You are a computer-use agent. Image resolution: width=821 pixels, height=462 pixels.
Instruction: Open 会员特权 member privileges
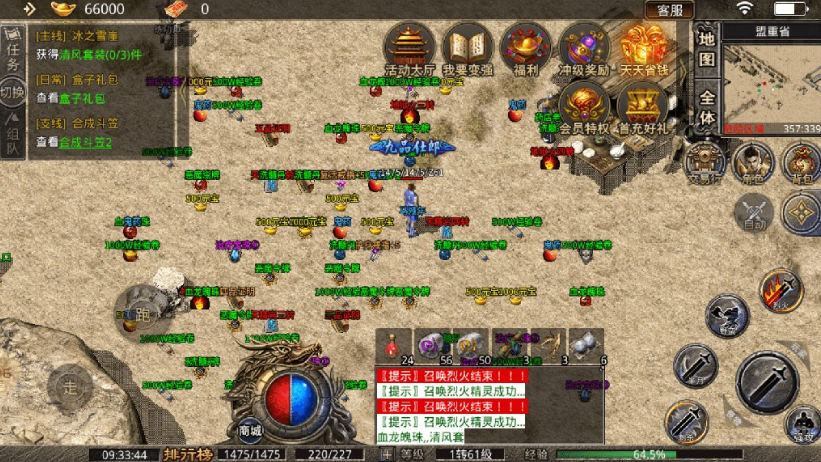coord(585,105)
